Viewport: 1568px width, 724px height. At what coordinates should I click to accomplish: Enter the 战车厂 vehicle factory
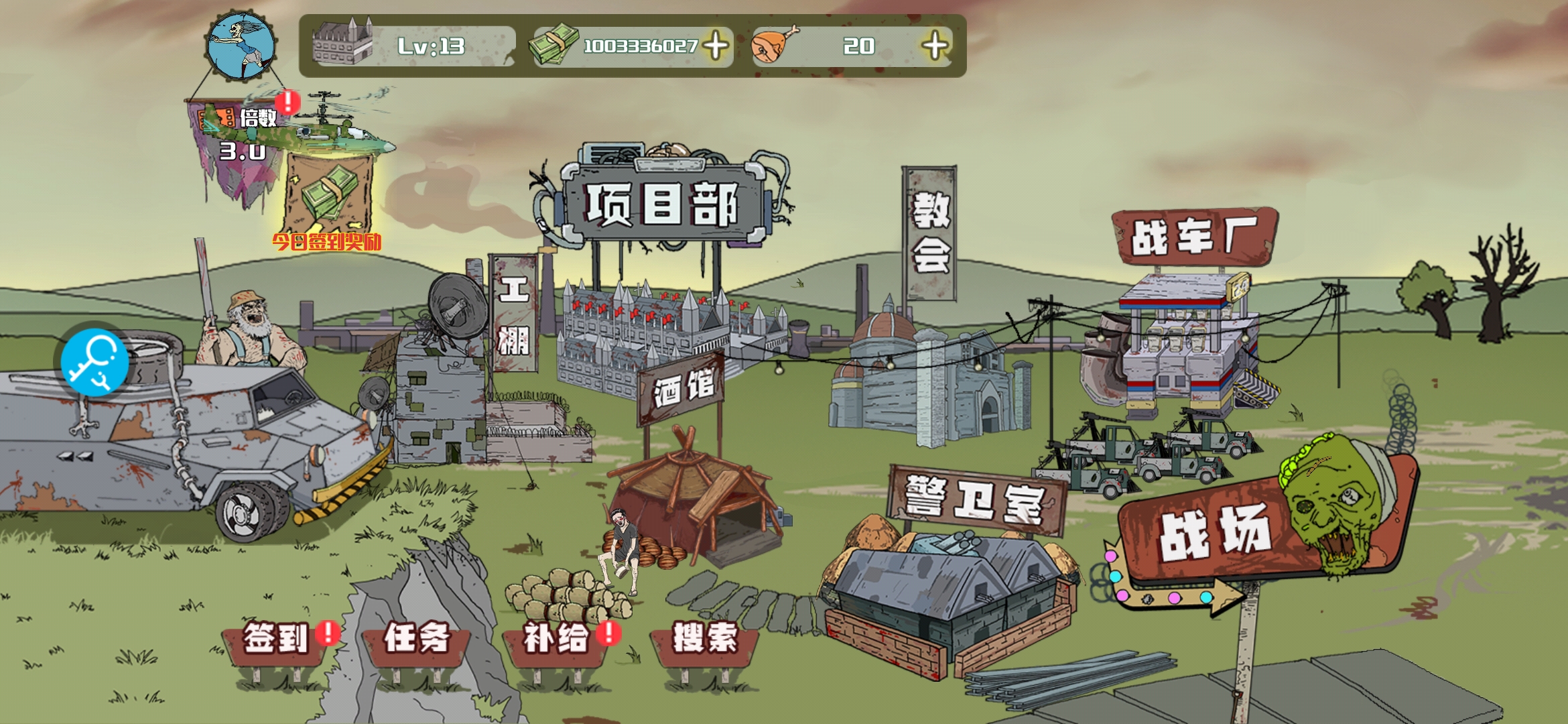click(x=1193, y=237)
